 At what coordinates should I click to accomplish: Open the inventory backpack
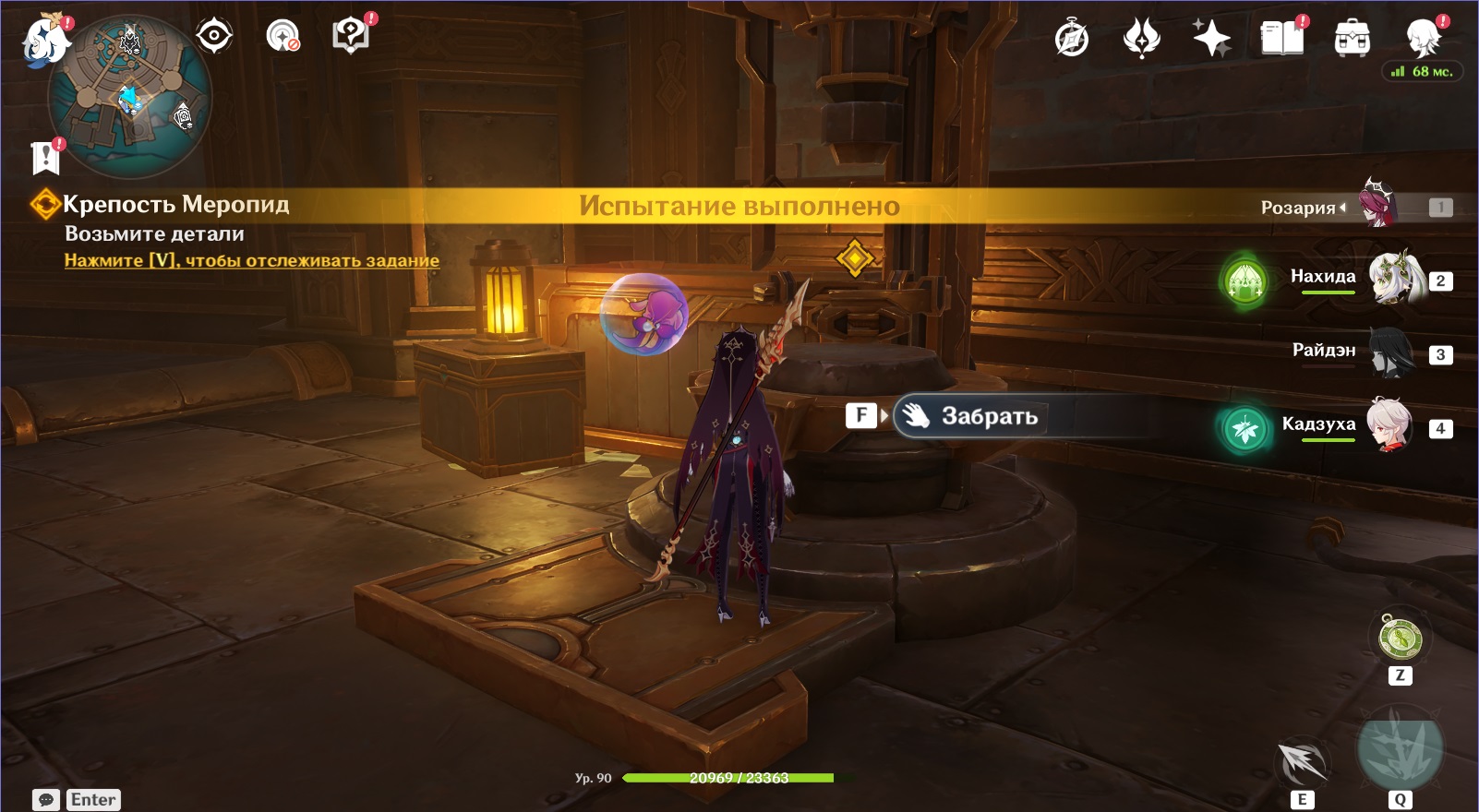click(1352, 39)
